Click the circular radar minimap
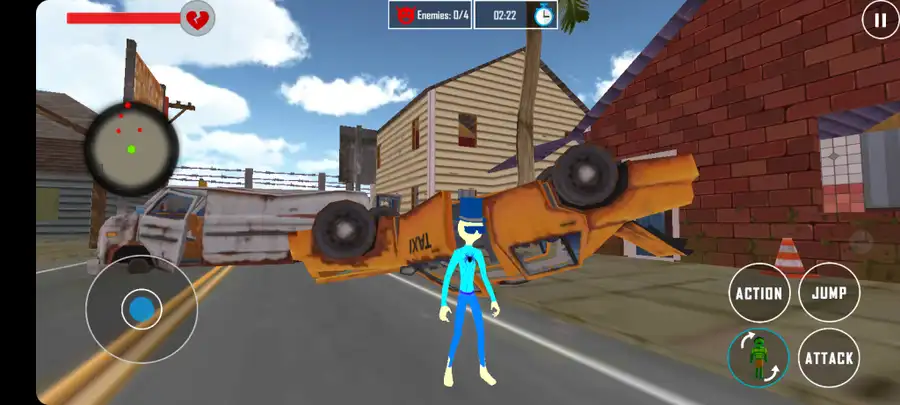The height and width of the screenshot is (405, 900). 131,146
